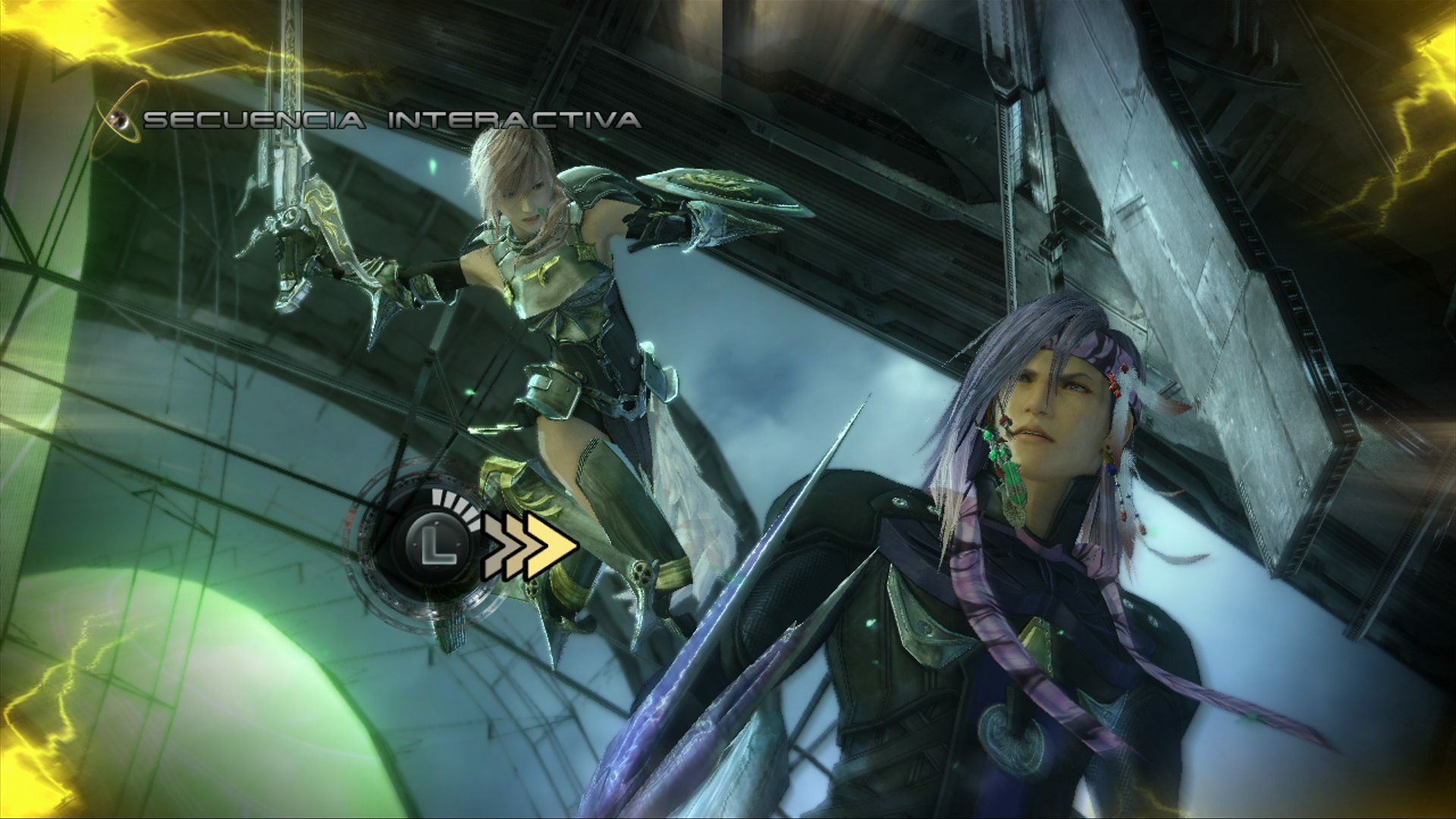Select the SECUENCIA INTERACTIVA header text
Screen dimensions: 1456x819
coord(391,118)
